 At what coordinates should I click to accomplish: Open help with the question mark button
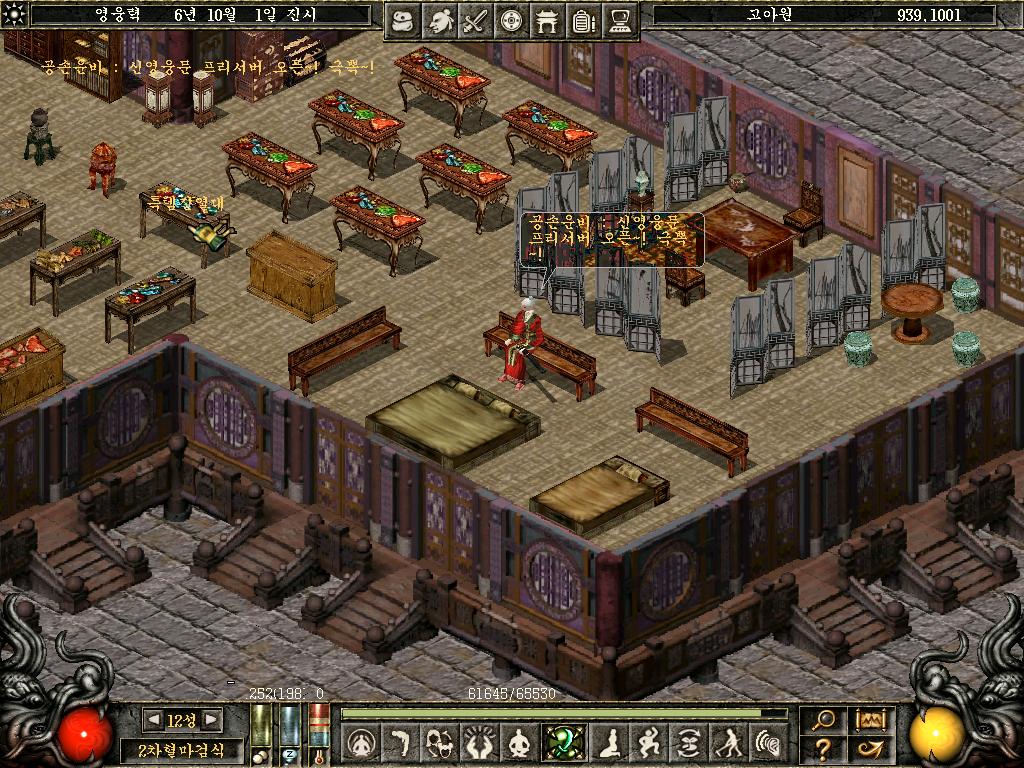pyautogui.click(x=823, y=748)
